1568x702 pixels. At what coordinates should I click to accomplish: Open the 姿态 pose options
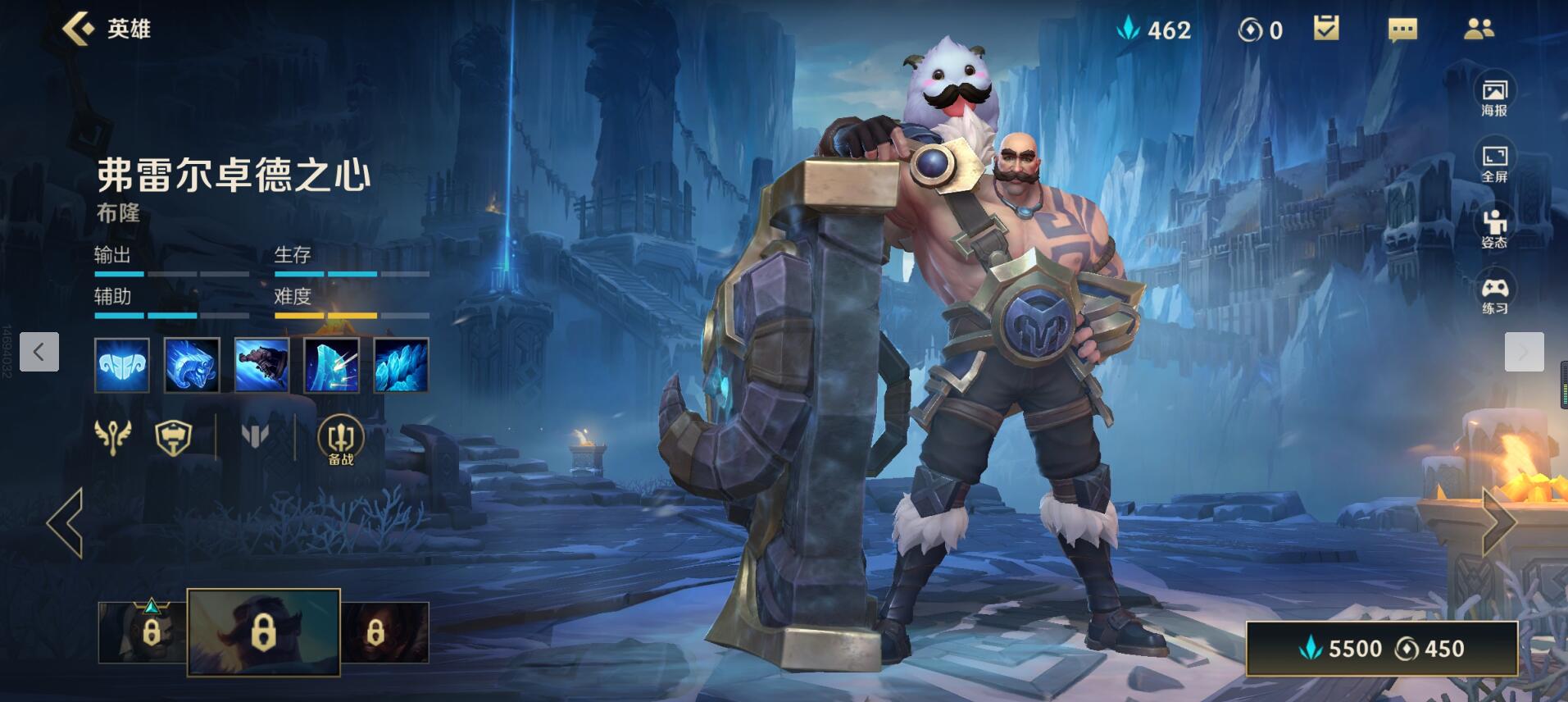pyautogui.click(x=1493, y=228)
